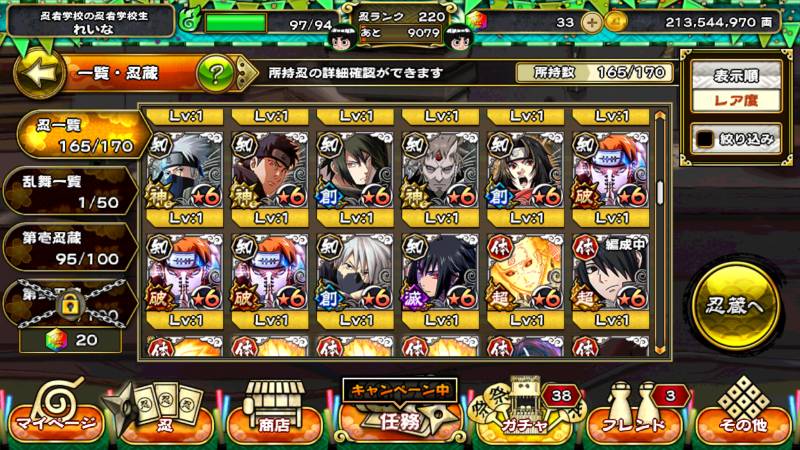Open the フレンド friends menu
Image resolution: width=800 pixels, height=450 pixels.
click(x=632, y=418)
